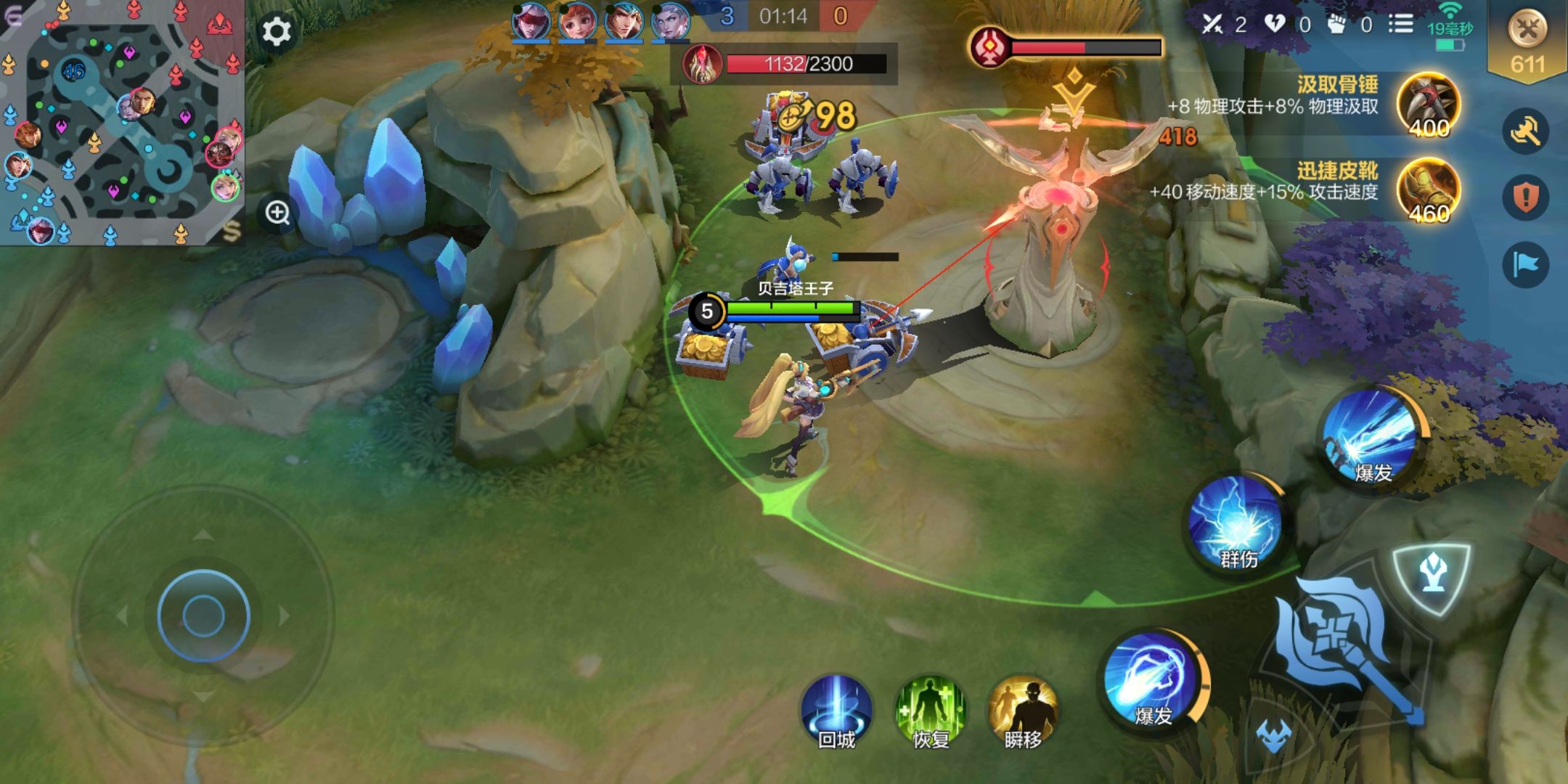Cast the 瞬移 flash spell
The width and height of the screenshot is (1568, 784).
tap(1024, 712)
